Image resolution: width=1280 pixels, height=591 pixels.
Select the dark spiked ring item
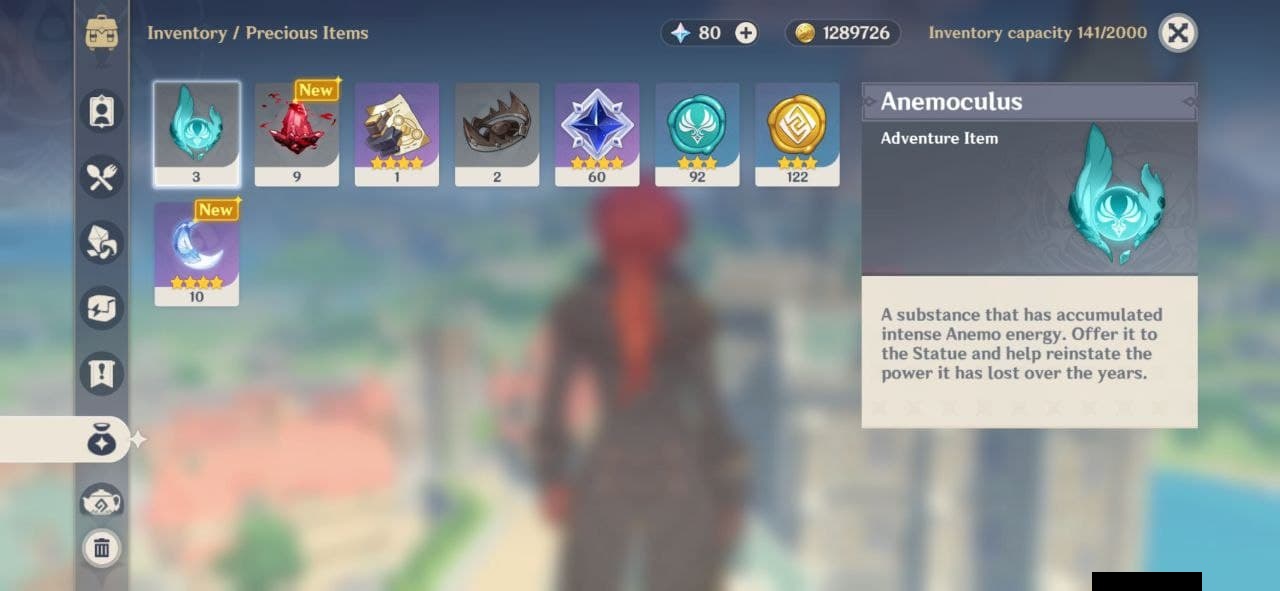coord(497,134)
